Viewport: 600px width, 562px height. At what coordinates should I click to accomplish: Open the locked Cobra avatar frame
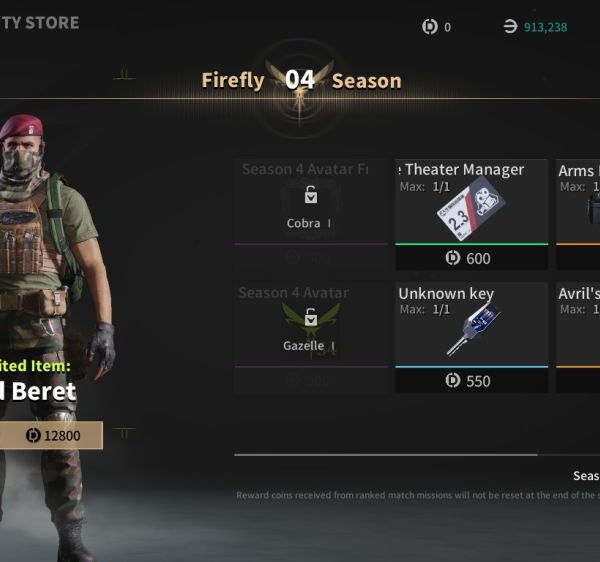tap(311, 207)
